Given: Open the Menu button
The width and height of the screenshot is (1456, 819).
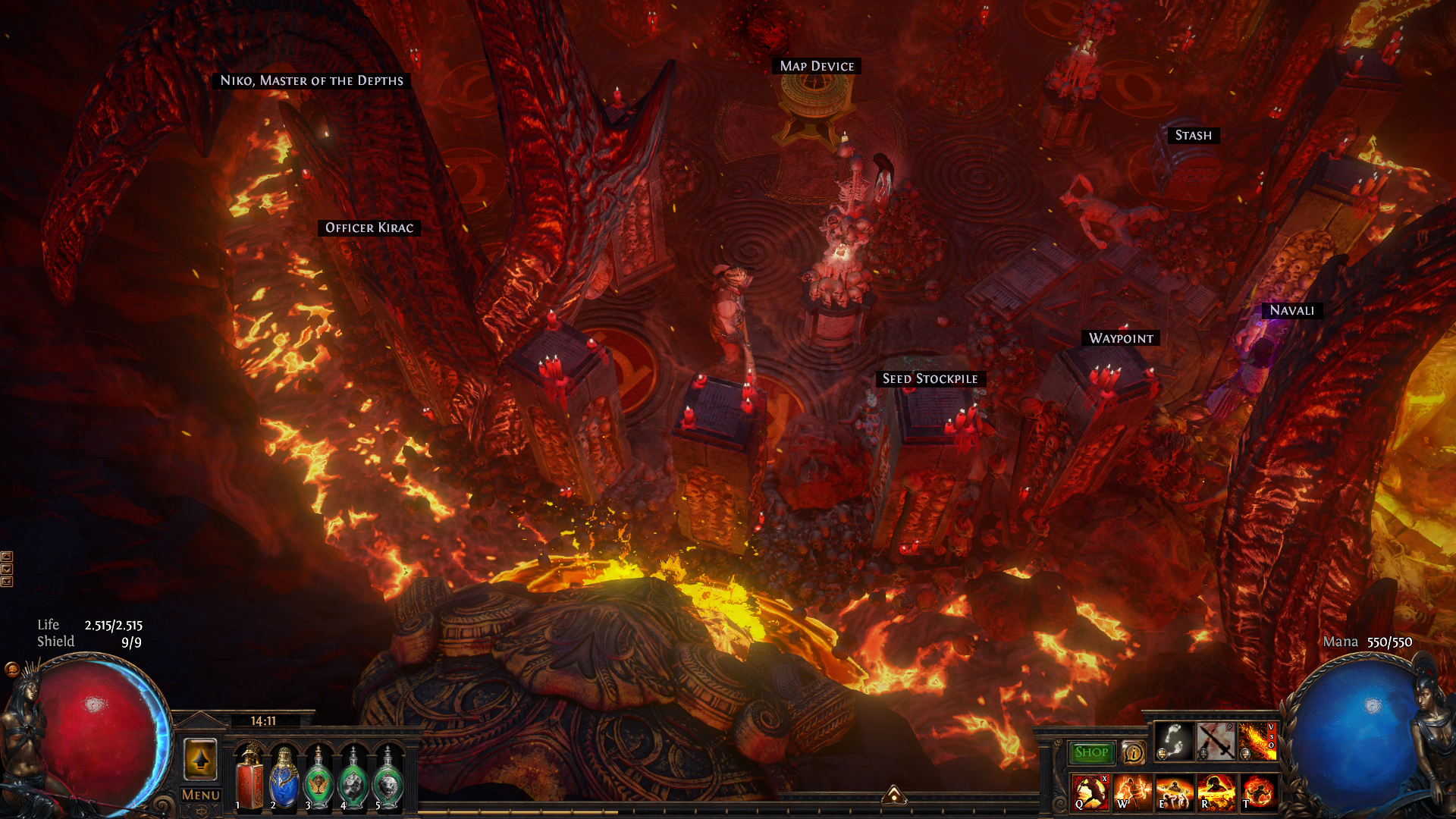Looking at the screenshot, I should coord(201,795).
